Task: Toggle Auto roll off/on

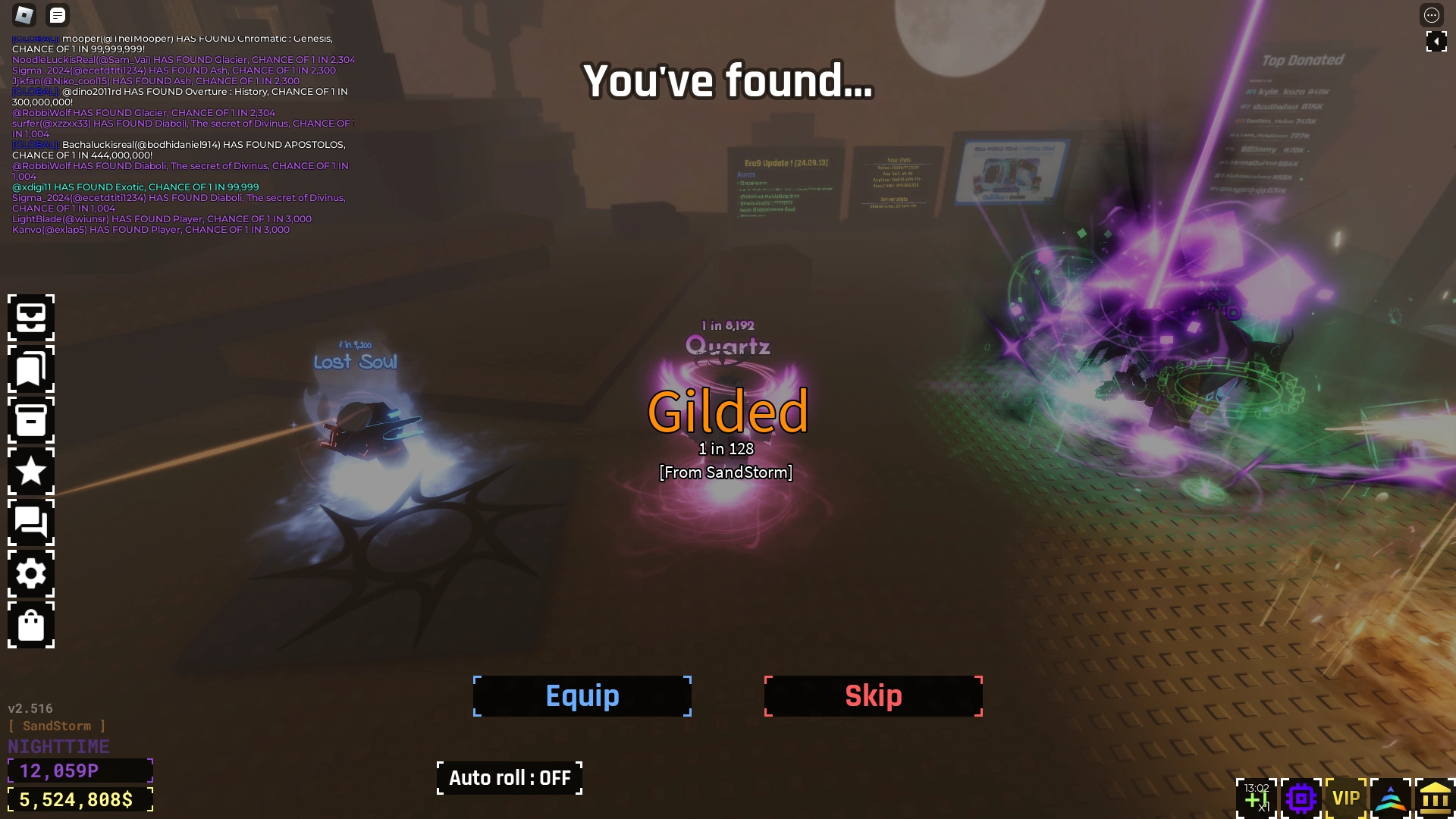Action: 509,777
